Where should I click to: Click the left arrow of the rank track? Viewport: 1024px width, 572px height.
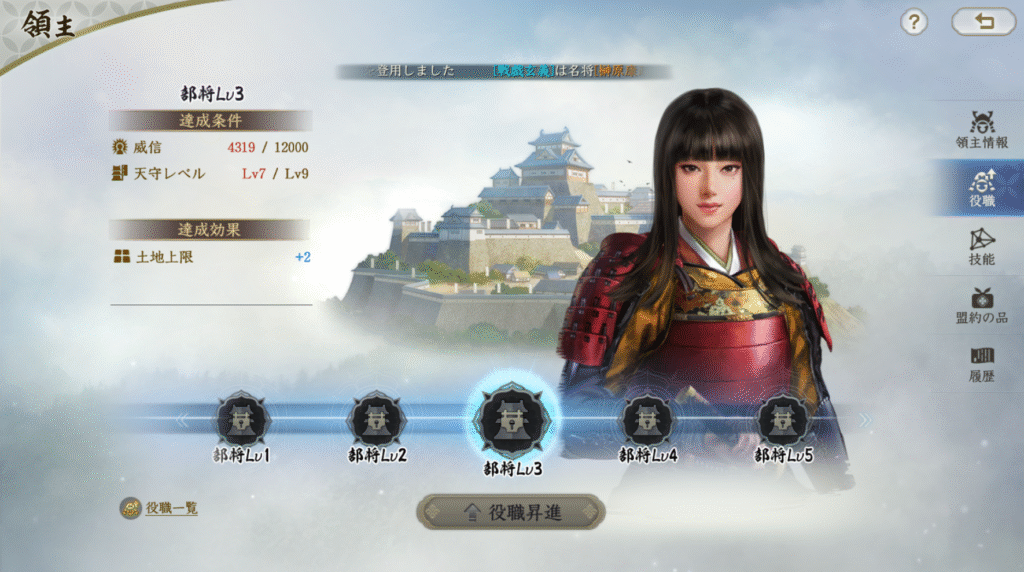(x=182, y=420)
